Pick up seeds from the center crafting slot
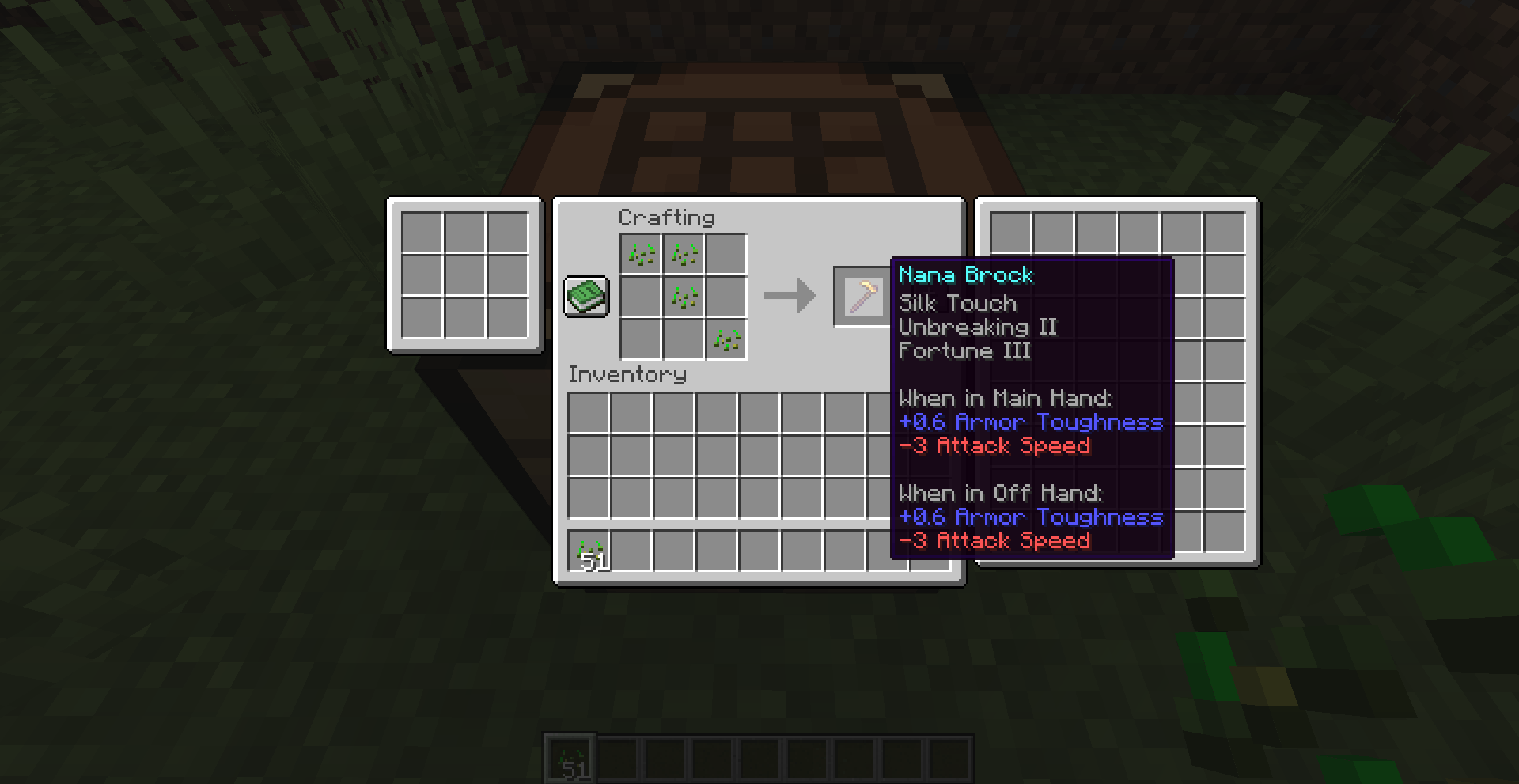 (x=682, y=297)
